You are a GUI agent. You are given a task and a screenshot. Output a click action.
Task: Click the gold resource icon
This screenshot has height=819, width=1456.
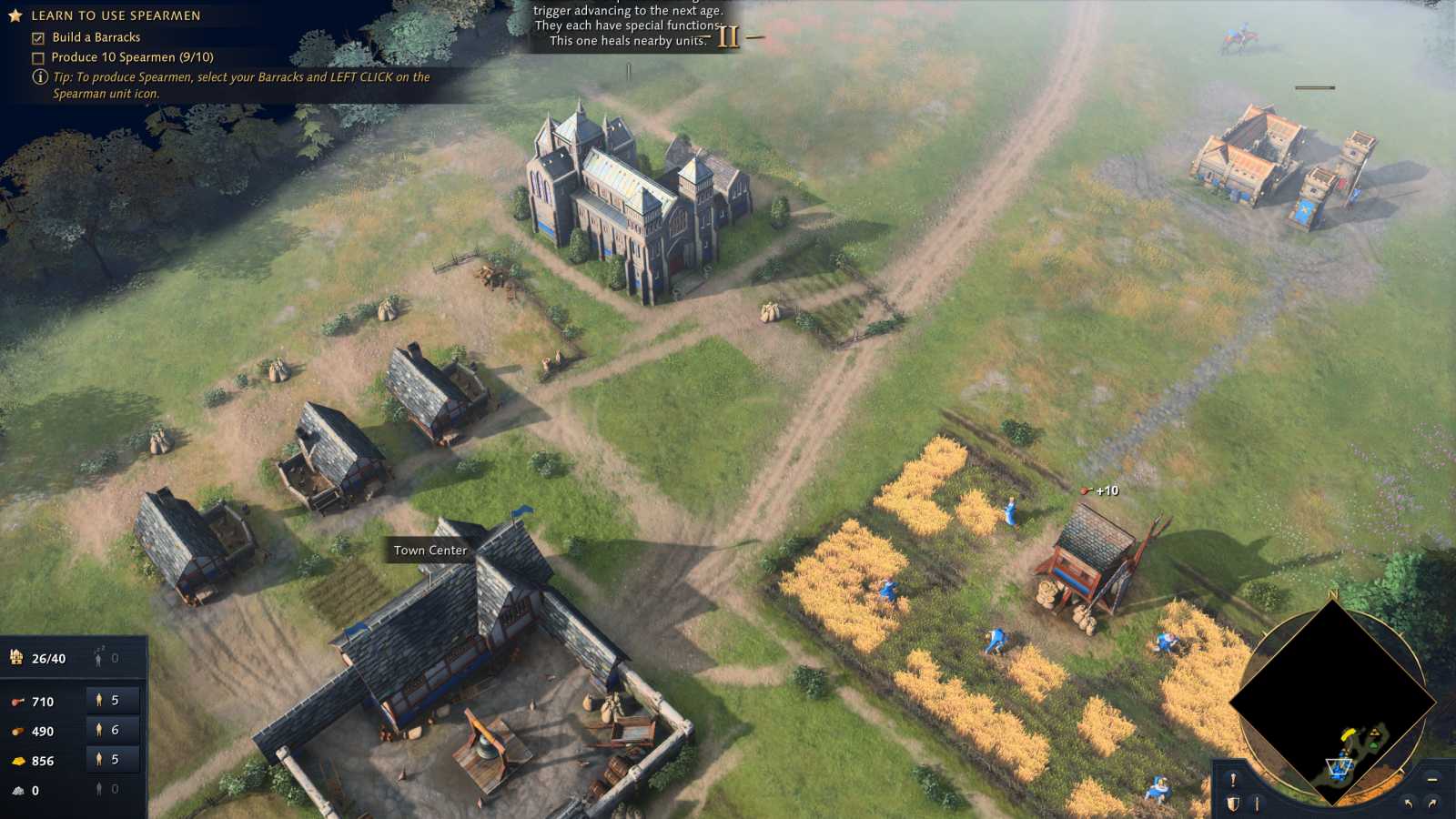click(x=18, y=761)
